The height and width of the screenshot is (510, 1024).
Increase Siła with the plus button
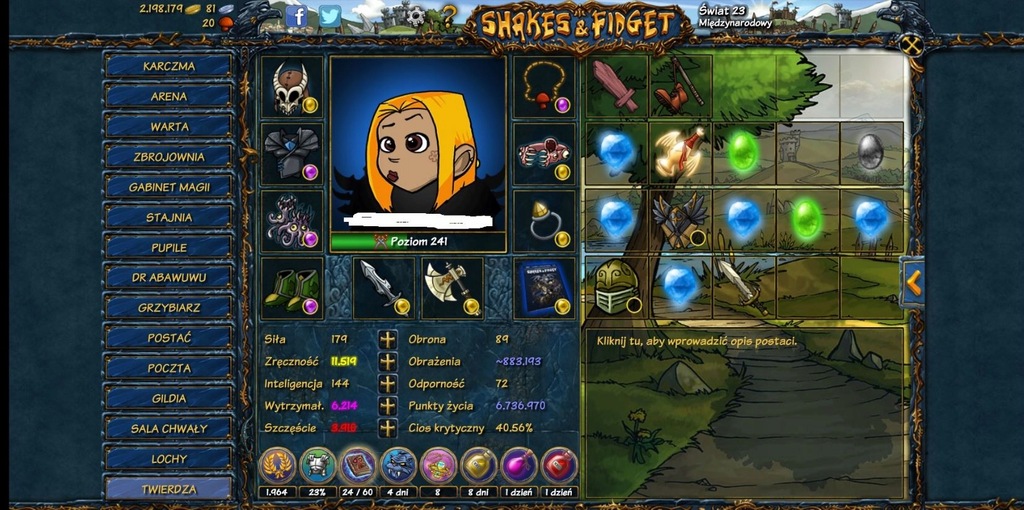[x=387, y=340]
